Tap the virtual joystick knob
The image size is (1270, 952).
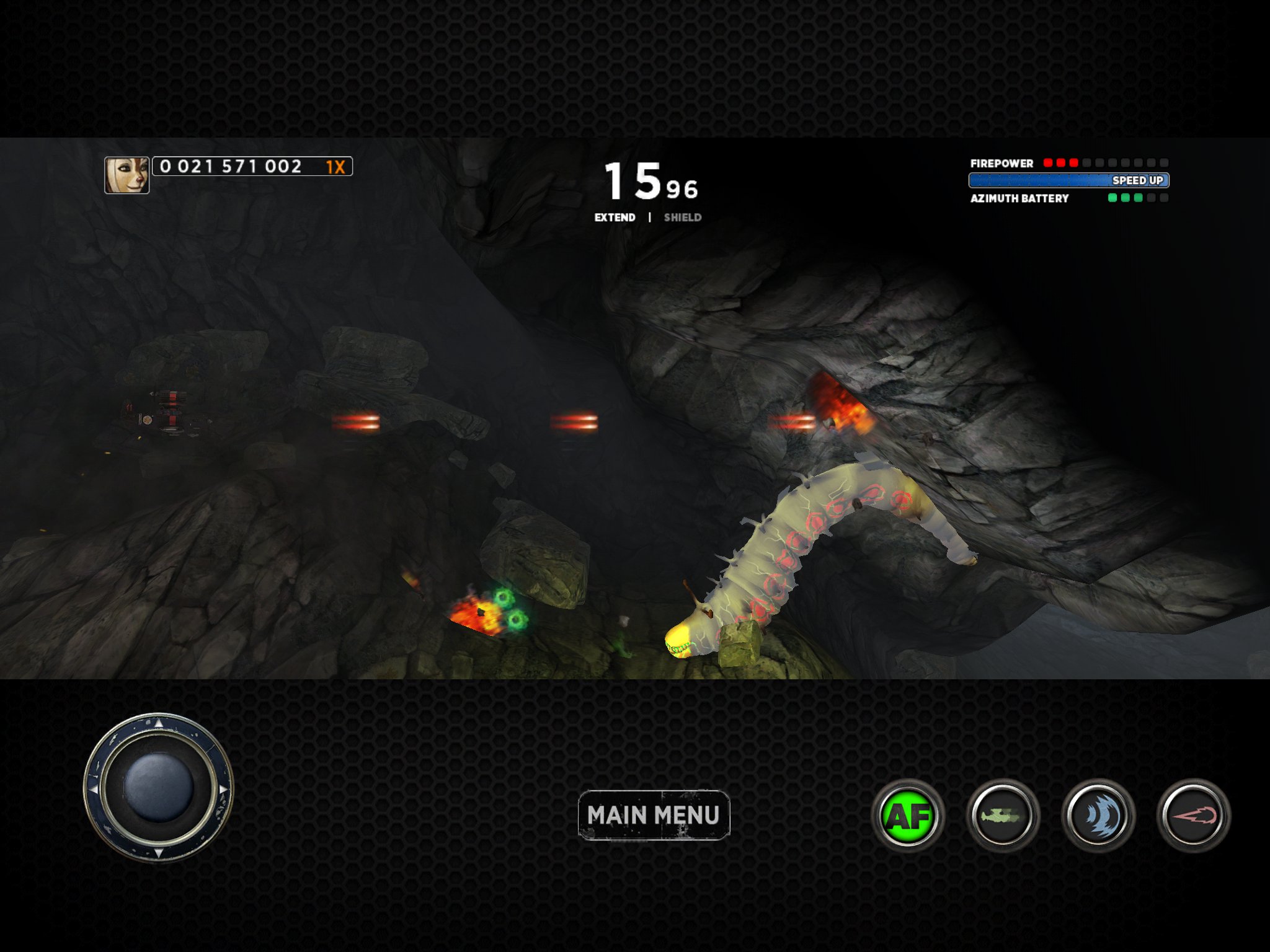158,788
